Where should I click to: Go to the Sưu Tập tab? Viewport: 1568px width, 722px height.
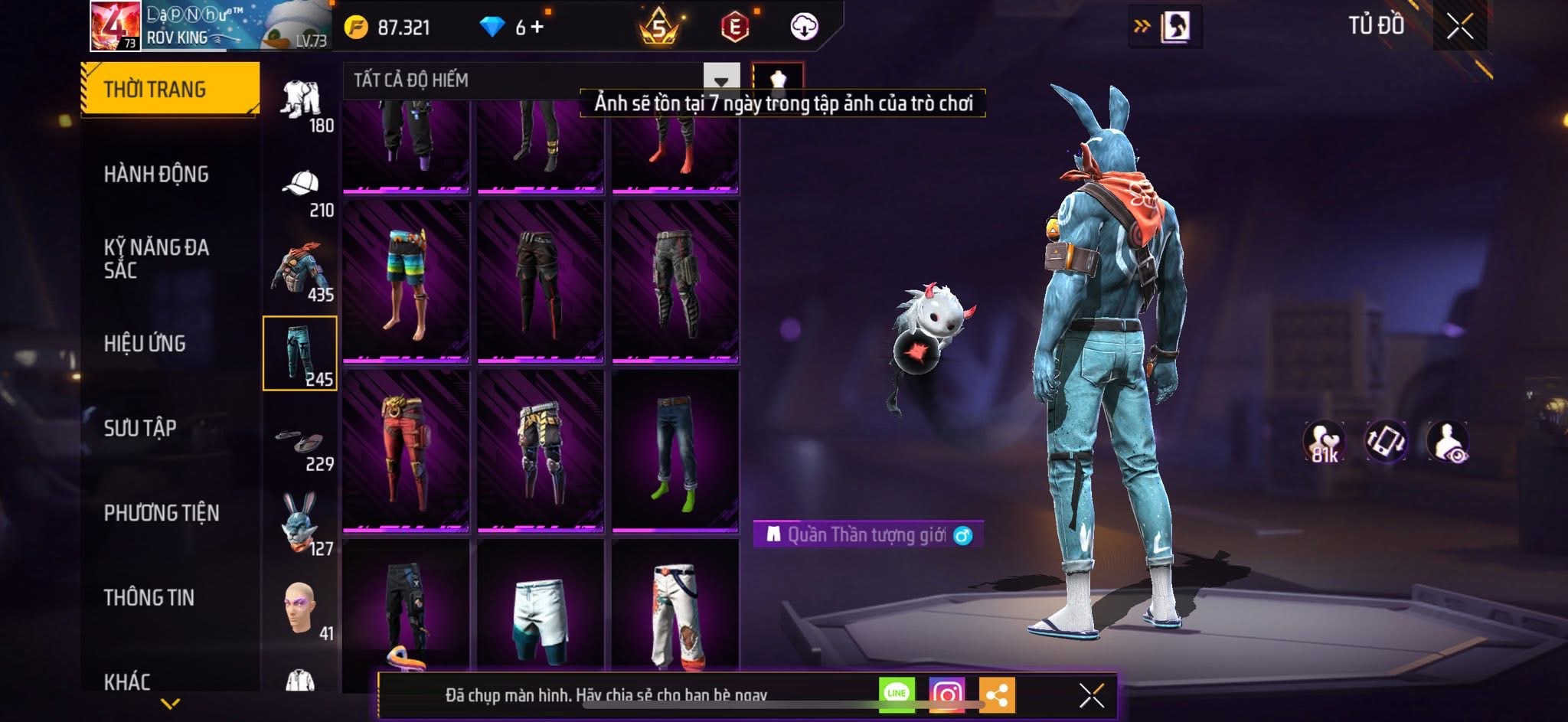coord(140,428)
